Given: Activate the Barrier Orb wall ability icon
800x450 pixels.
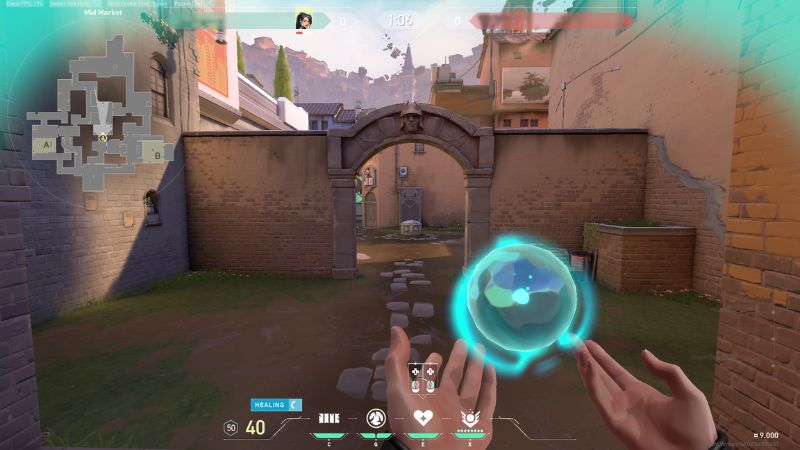Looking at the screenshot, I should coord(330,418).
